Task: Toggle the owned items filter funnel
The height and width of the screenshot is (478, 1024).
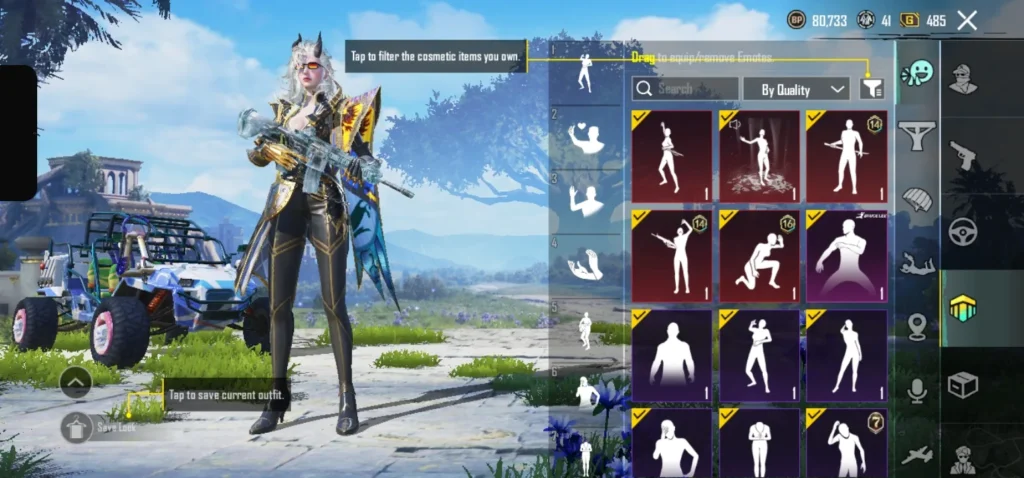Action: 872,89
